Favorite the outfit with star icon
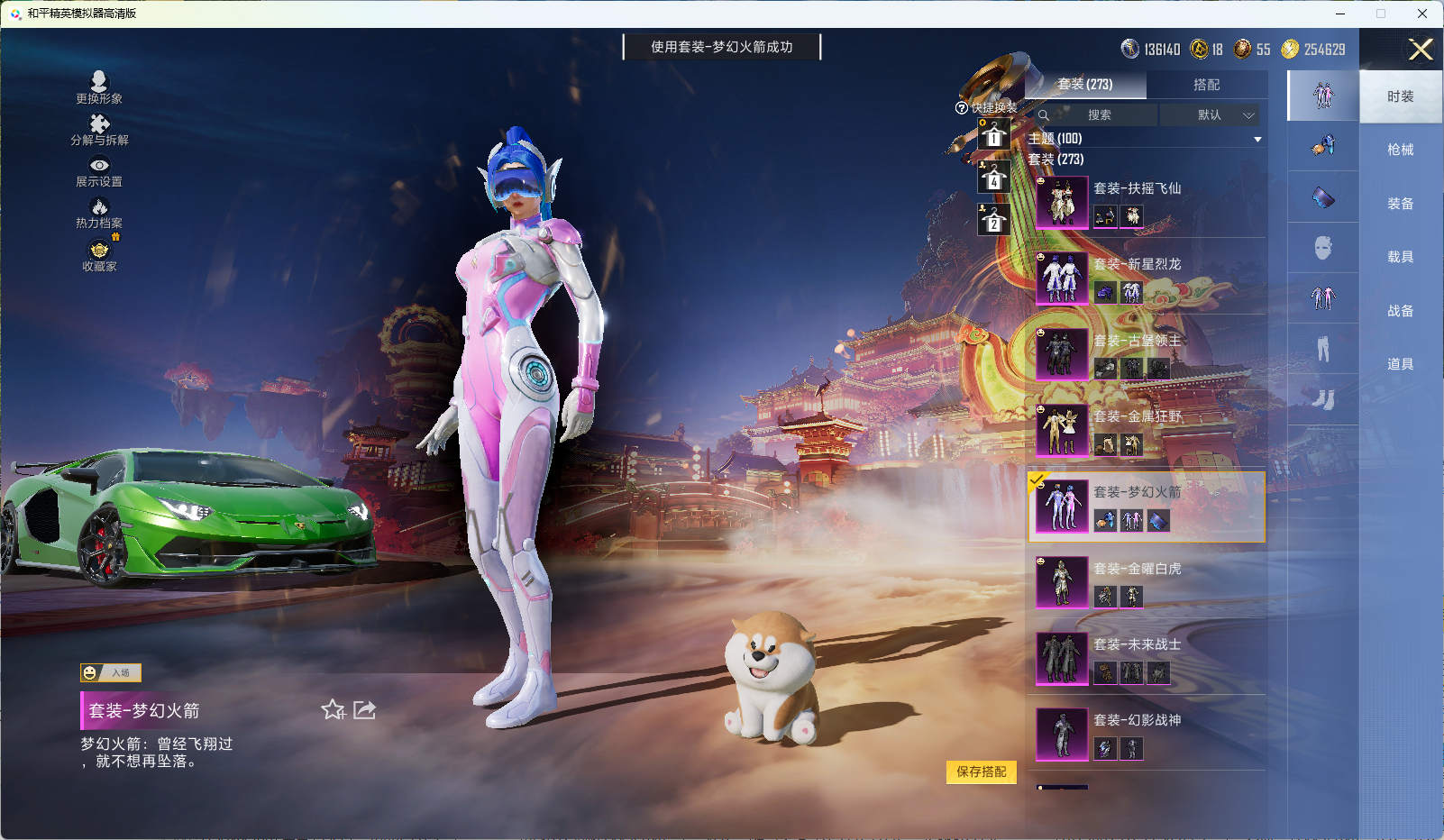 tap(333, 710)
